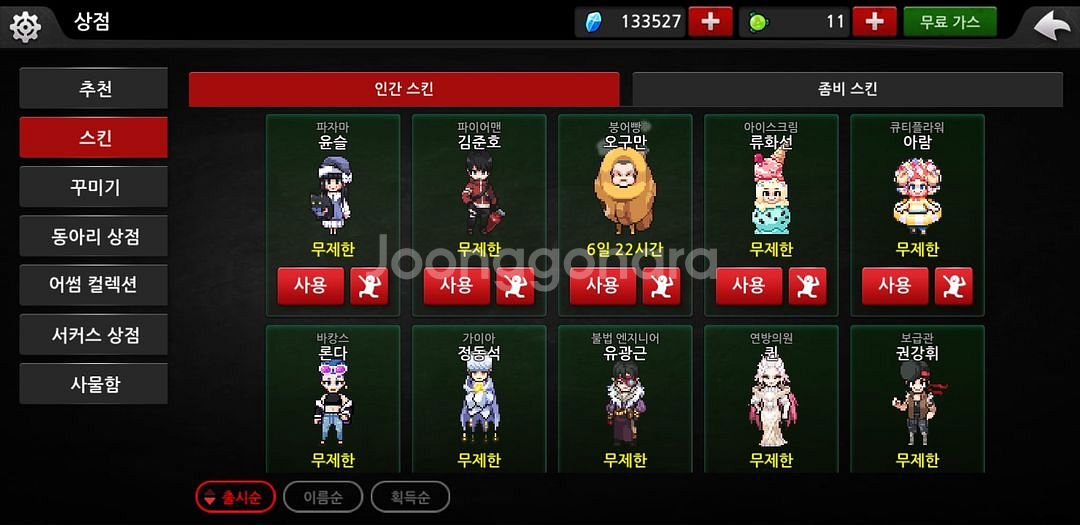Select the 스킨 shop category
The width and height of the screenshot is (1080, 525).
(94, 138)
